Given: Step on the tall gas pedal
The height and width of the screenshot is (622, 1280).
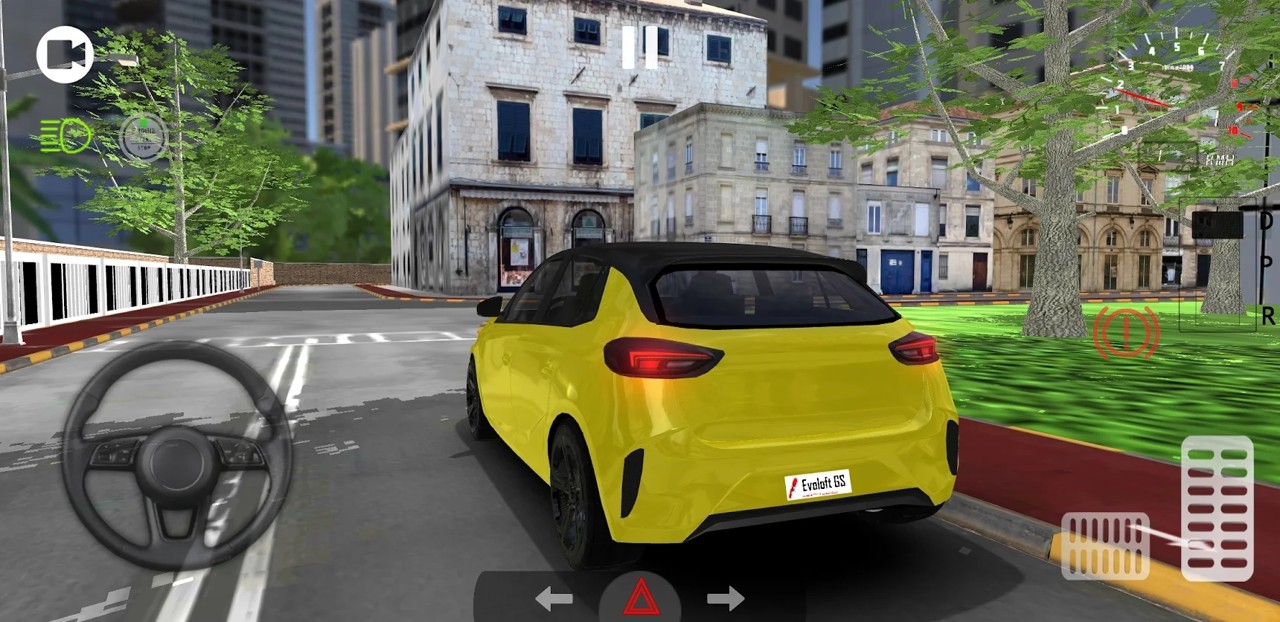Looking at the screenshot, I should [1217, 508].
